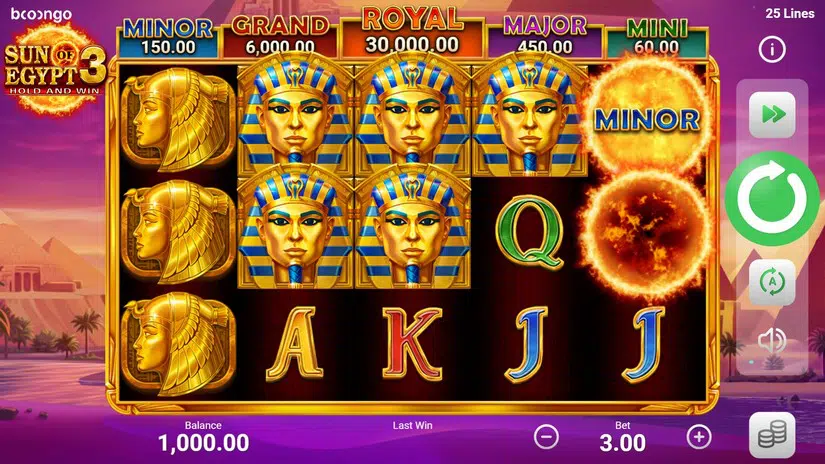The image size is (825, 464).
Task: Open the coin stack bet menu
Action: click(772, 434)
